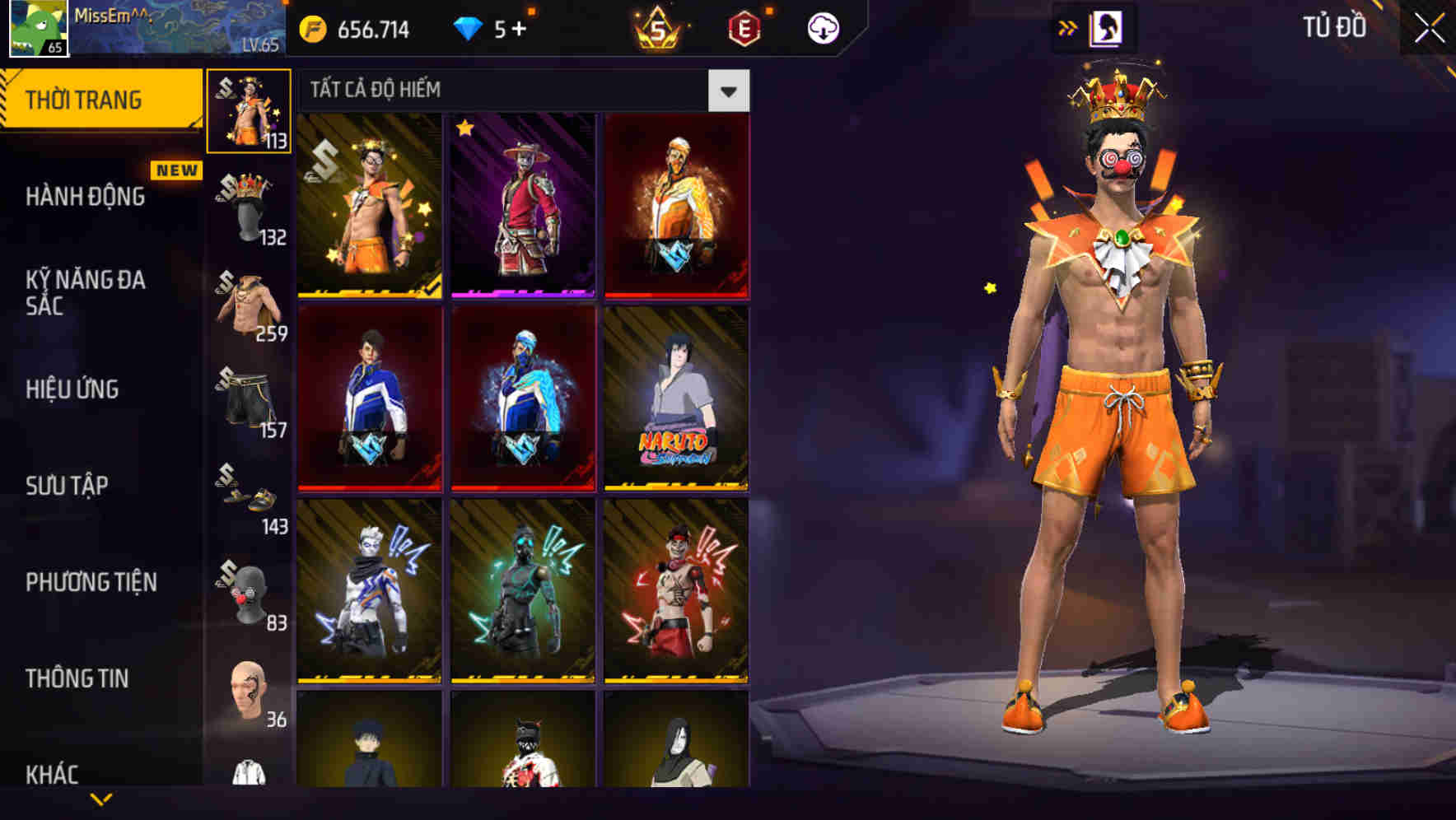1456x820 pixels.
Task: Select the head accessory slot showing 132 items
Action: tap(247, 206)
